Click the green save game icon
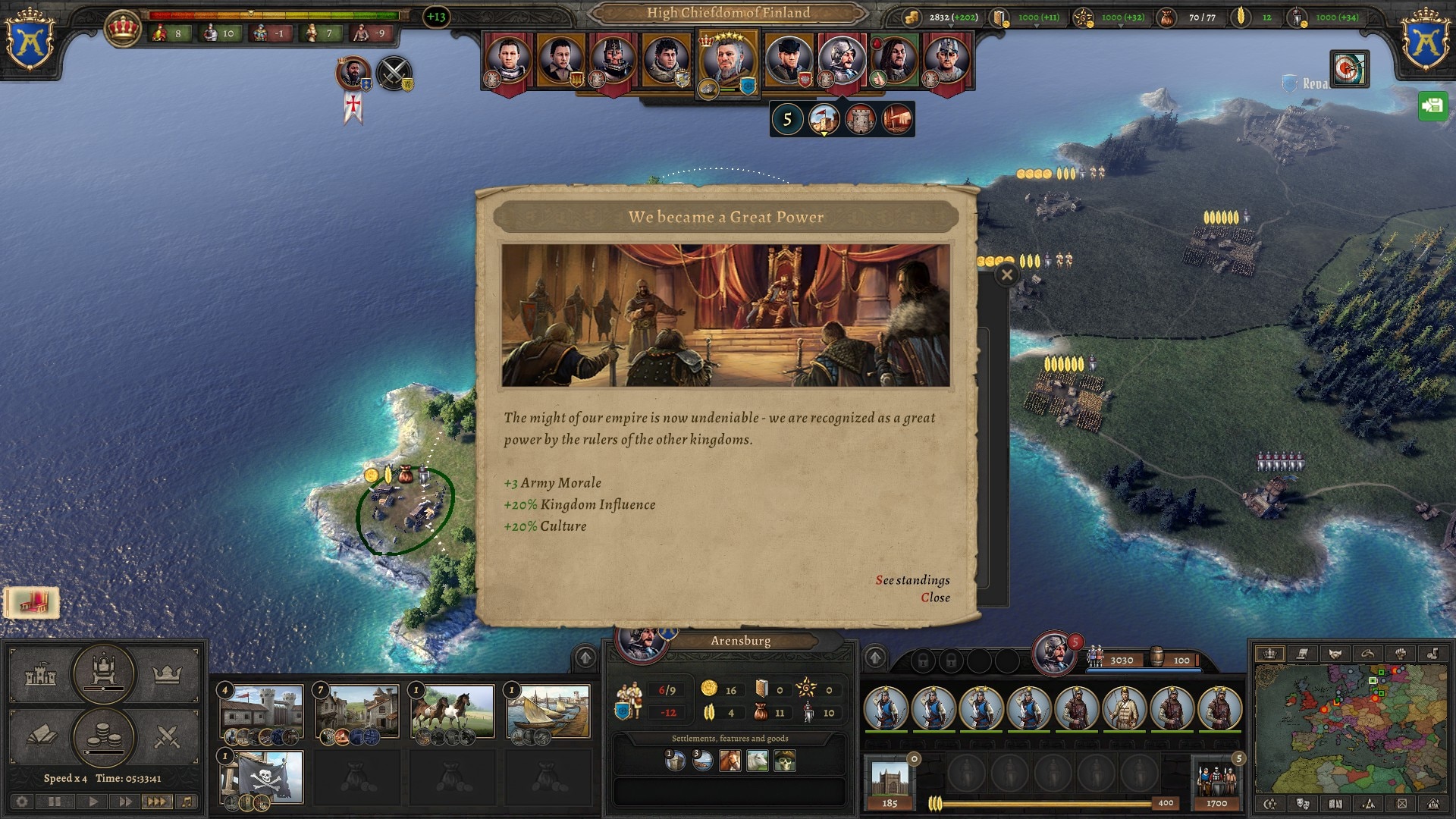Image resolution: width=1456 pixels, height=819 pixels. point(1432,106)
